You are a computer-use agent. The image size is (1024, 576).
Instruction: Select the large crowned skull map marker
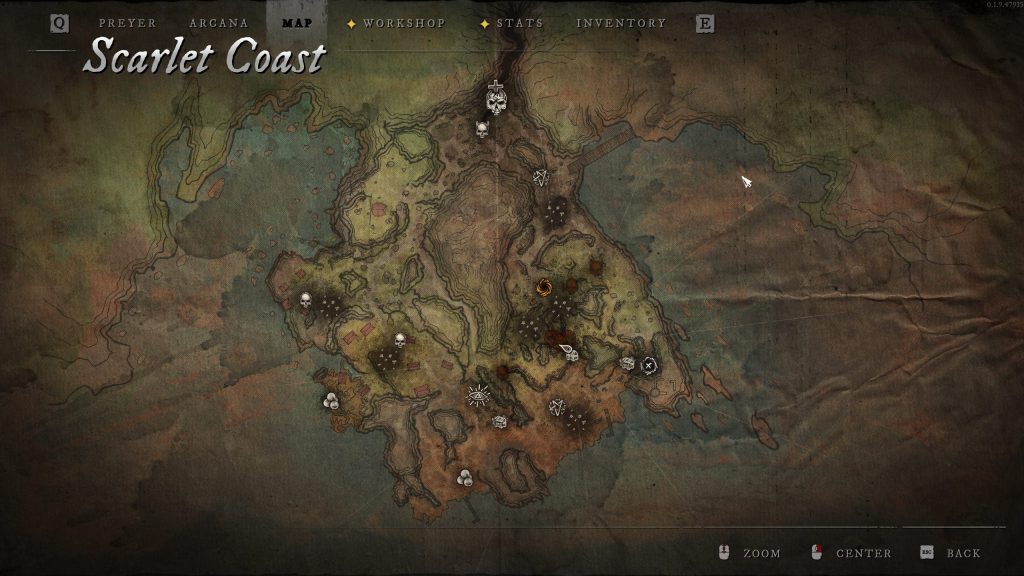pos(496,98)
